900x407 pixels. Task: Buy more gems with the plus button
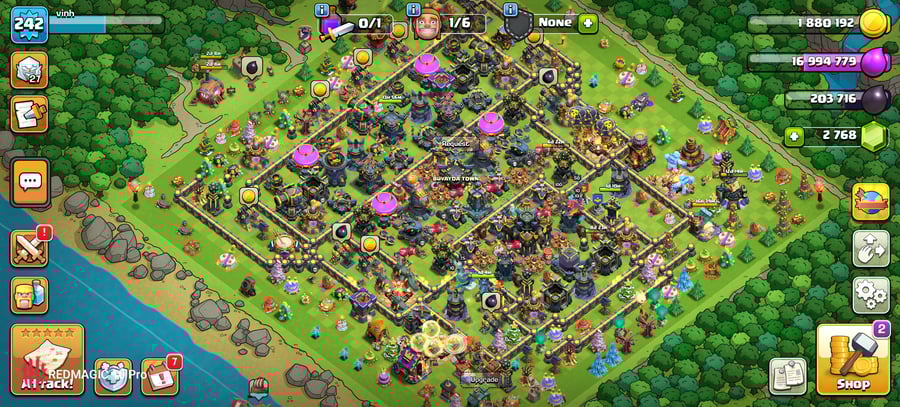pos(794,137)
